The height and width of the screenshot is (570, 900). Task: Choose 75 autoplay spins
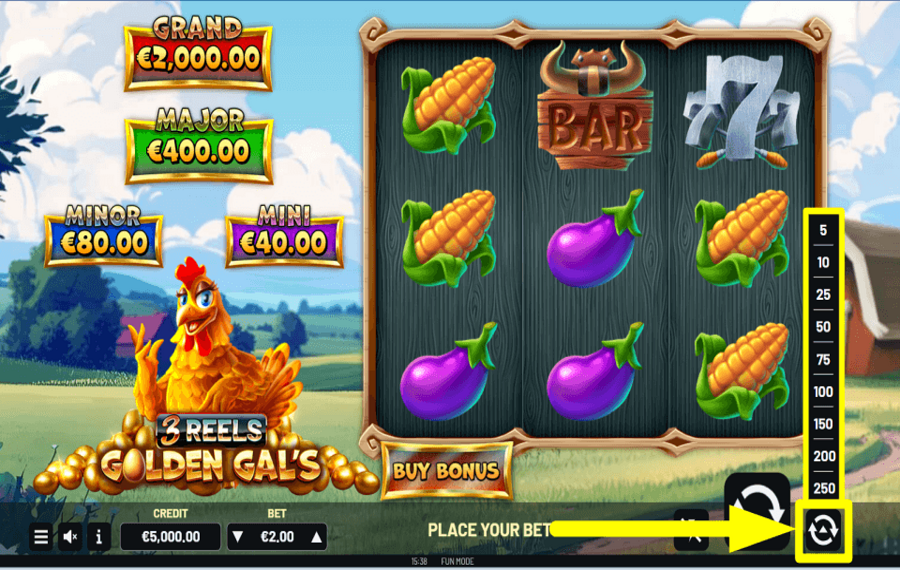823,360
